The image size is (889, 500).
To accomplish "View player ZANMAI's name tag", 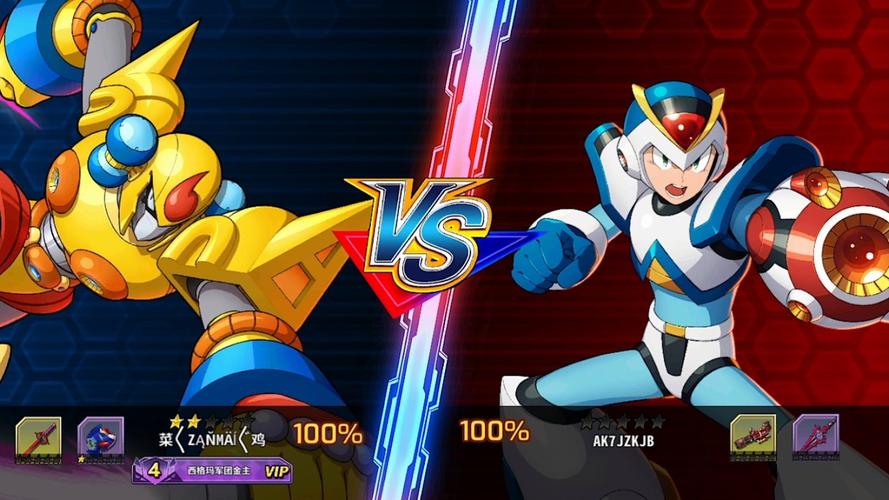I will point(212,438).
